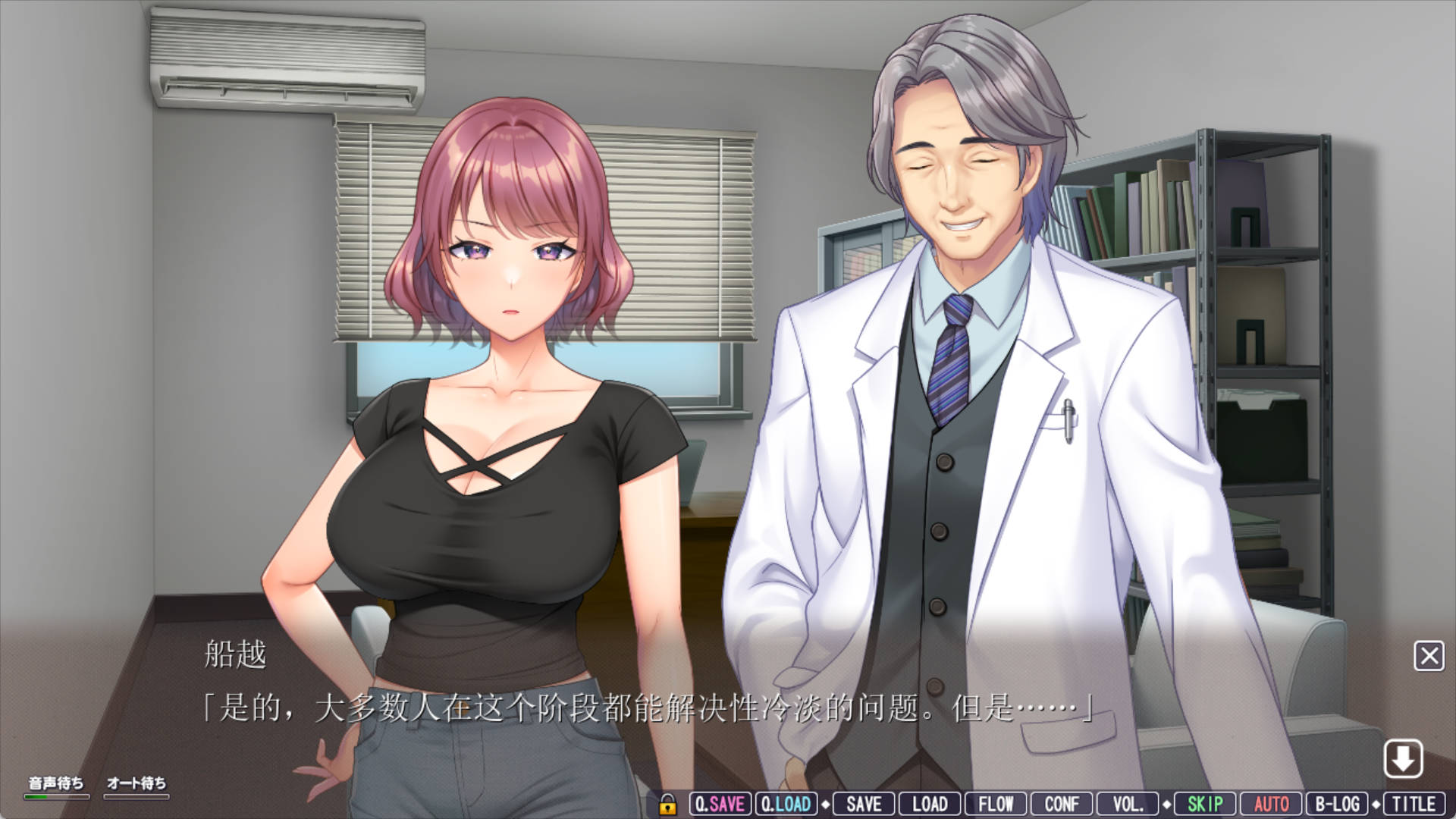This screenshot has height=819, width=1456.
Task: Load the quick save via Q.LOAD
Action: tap(786, 804)
